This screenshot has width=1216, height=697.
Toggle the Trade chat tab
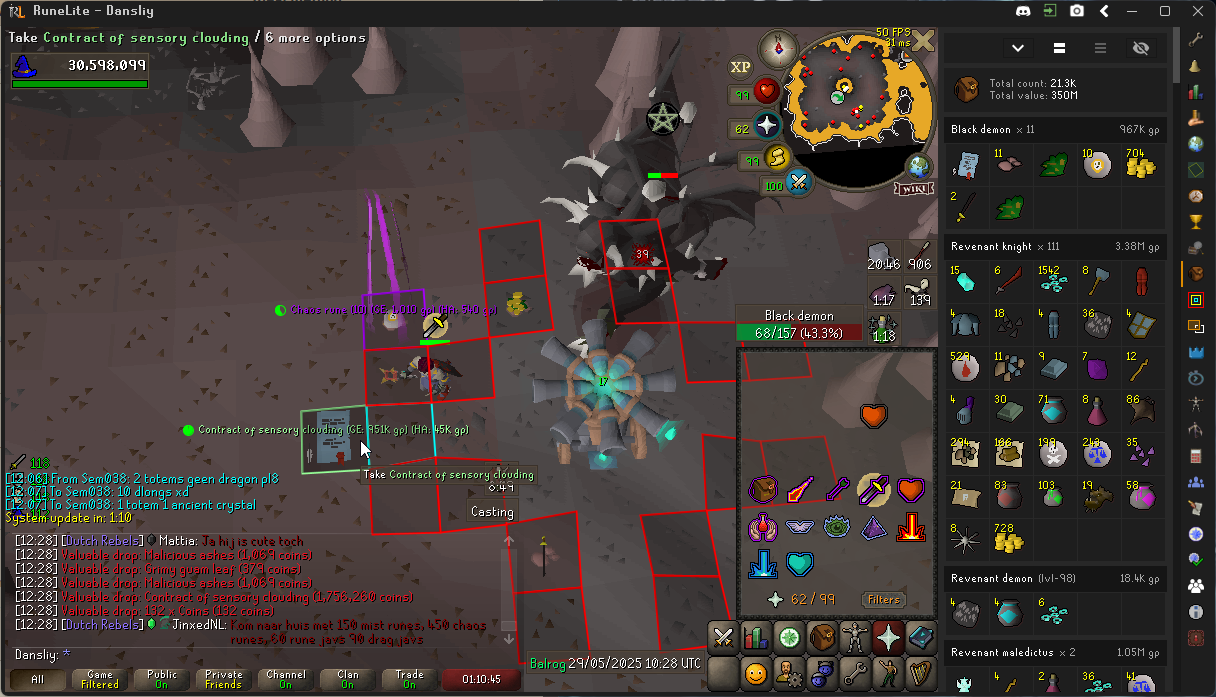coord(409,680)
